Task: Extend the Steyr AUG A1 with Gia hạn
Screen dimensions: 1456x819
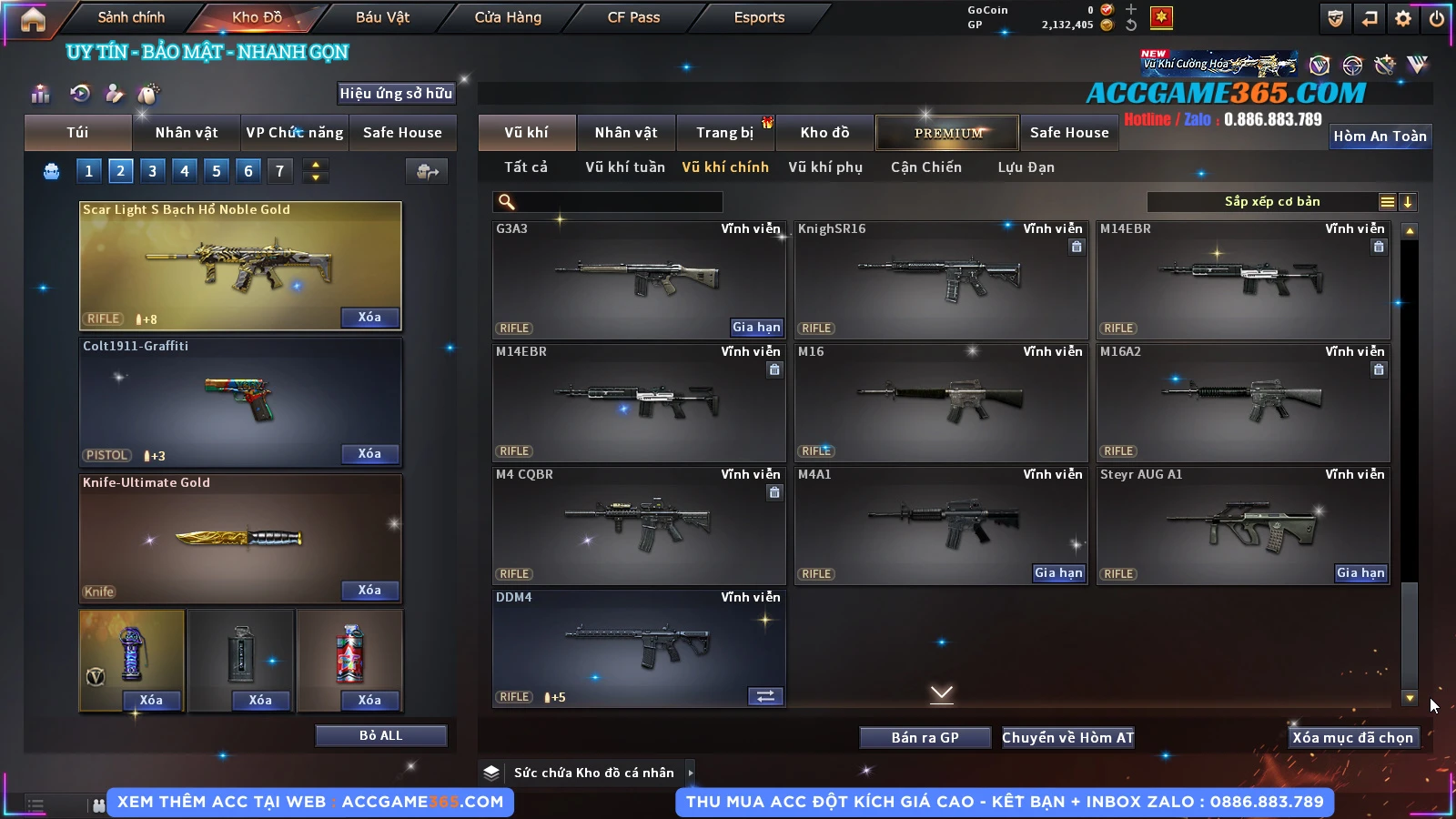Action: [1360, 573]
